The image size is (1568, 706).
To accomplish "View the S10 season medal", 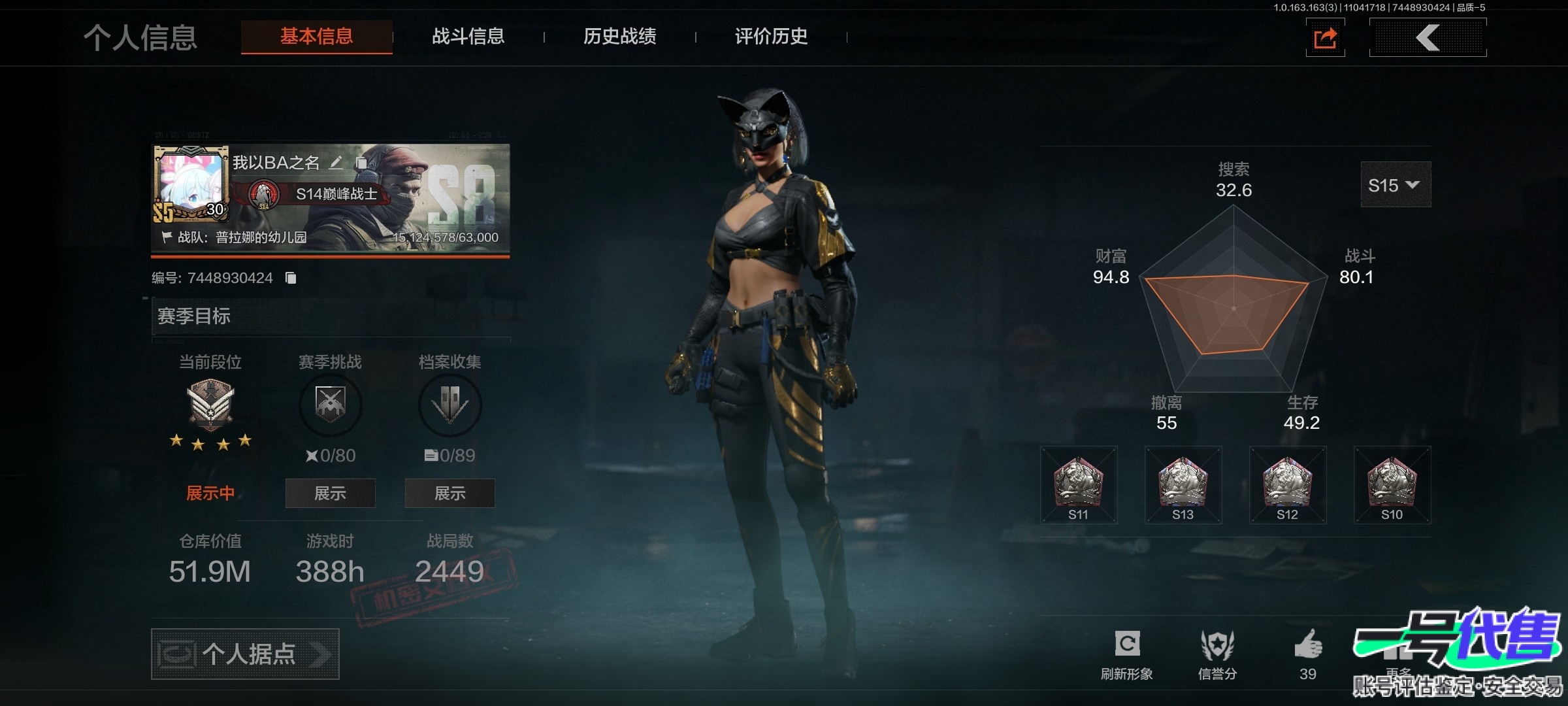I will [x=1392, y=485].
